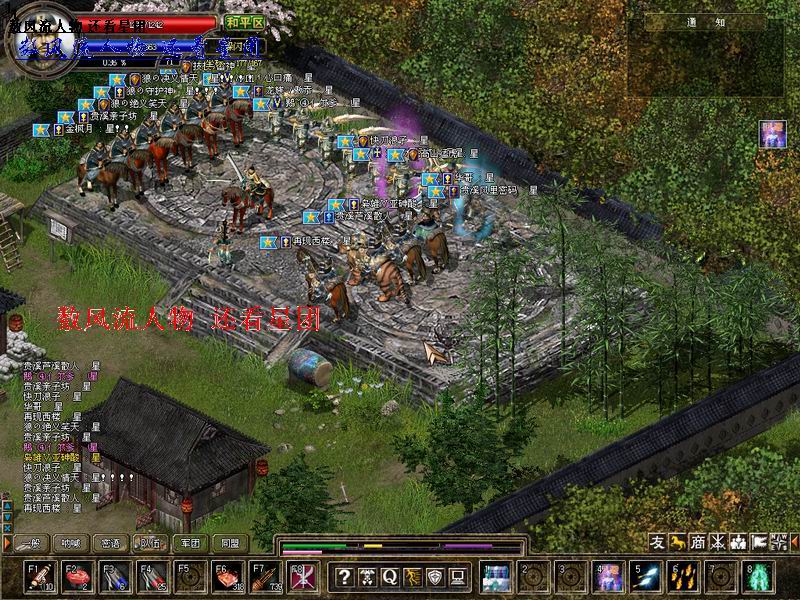Click the Q quest button
The height and width of the screenshot is (600, 800).
point(389,576)
